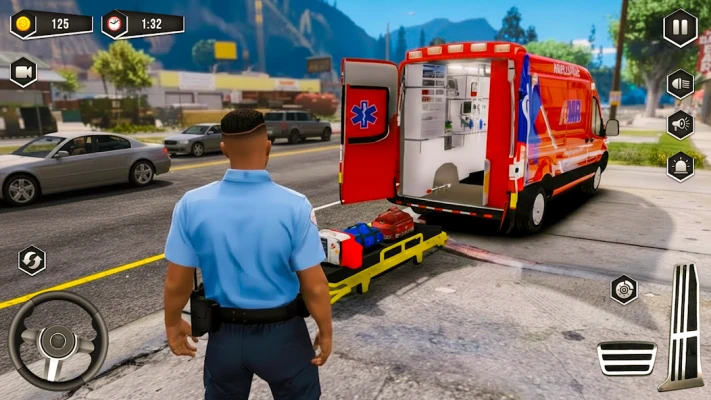Activate the emergency siren light
This screenshot has width=711, height=400.
tap(680, 165)
